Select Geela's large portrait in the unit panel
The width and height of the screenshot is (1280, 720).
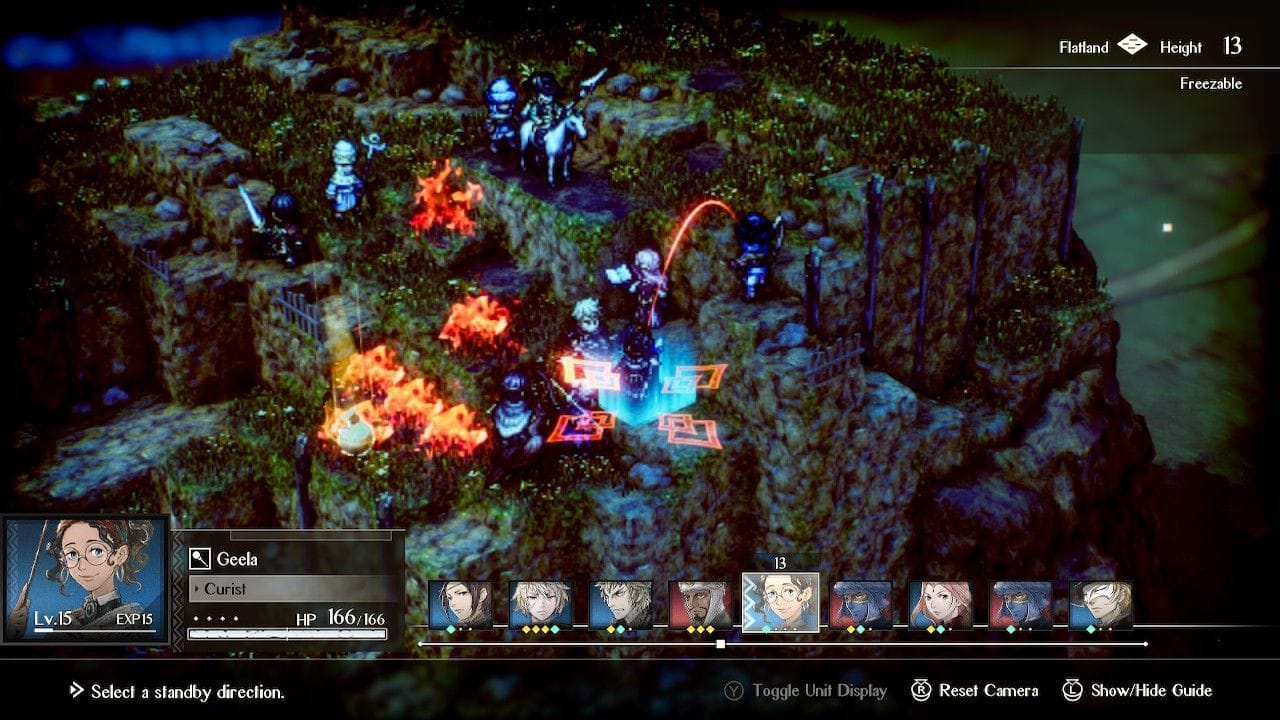(85, 580)
